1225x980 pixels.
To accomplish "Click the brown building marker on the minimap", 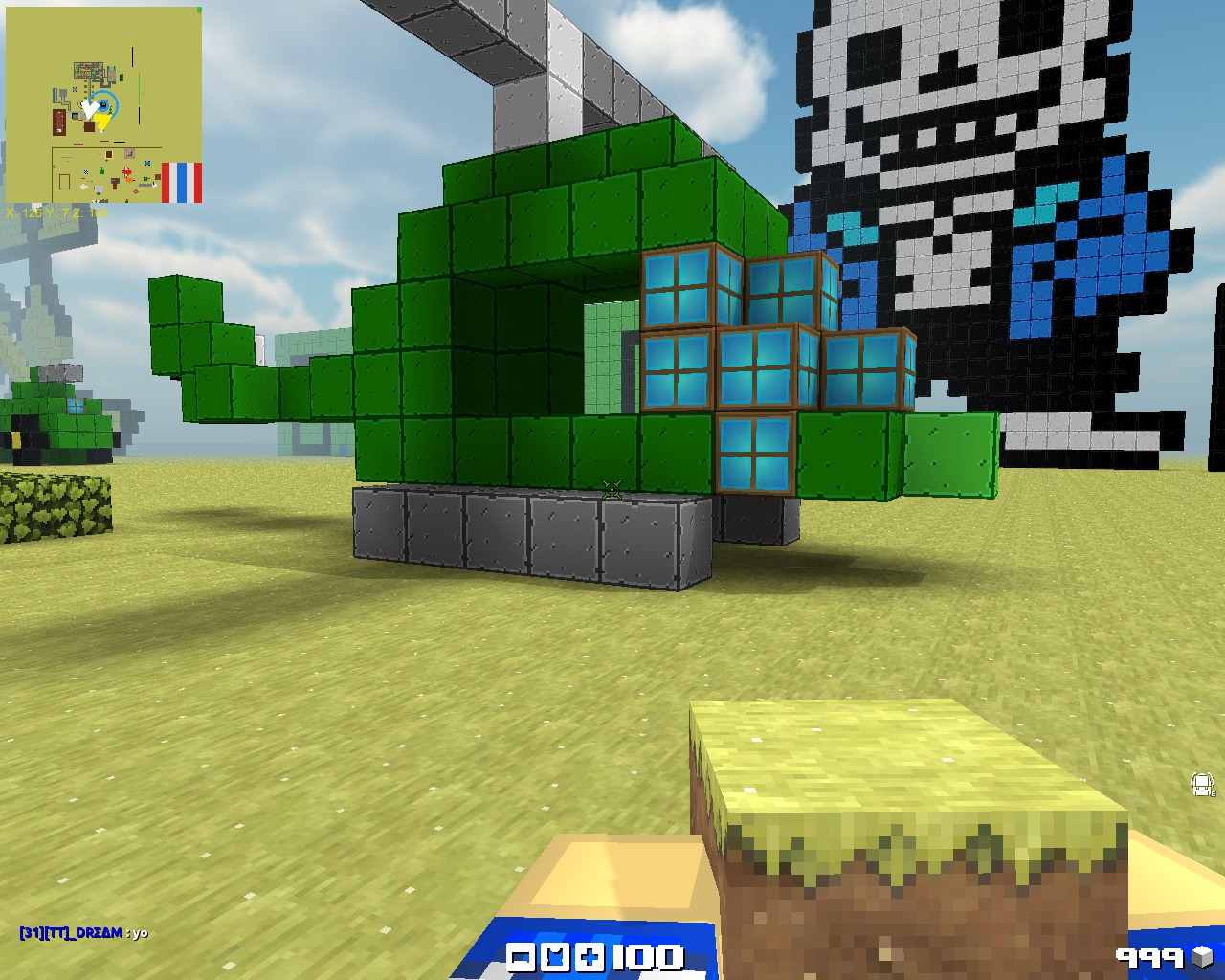I will [x=58, y=122].
